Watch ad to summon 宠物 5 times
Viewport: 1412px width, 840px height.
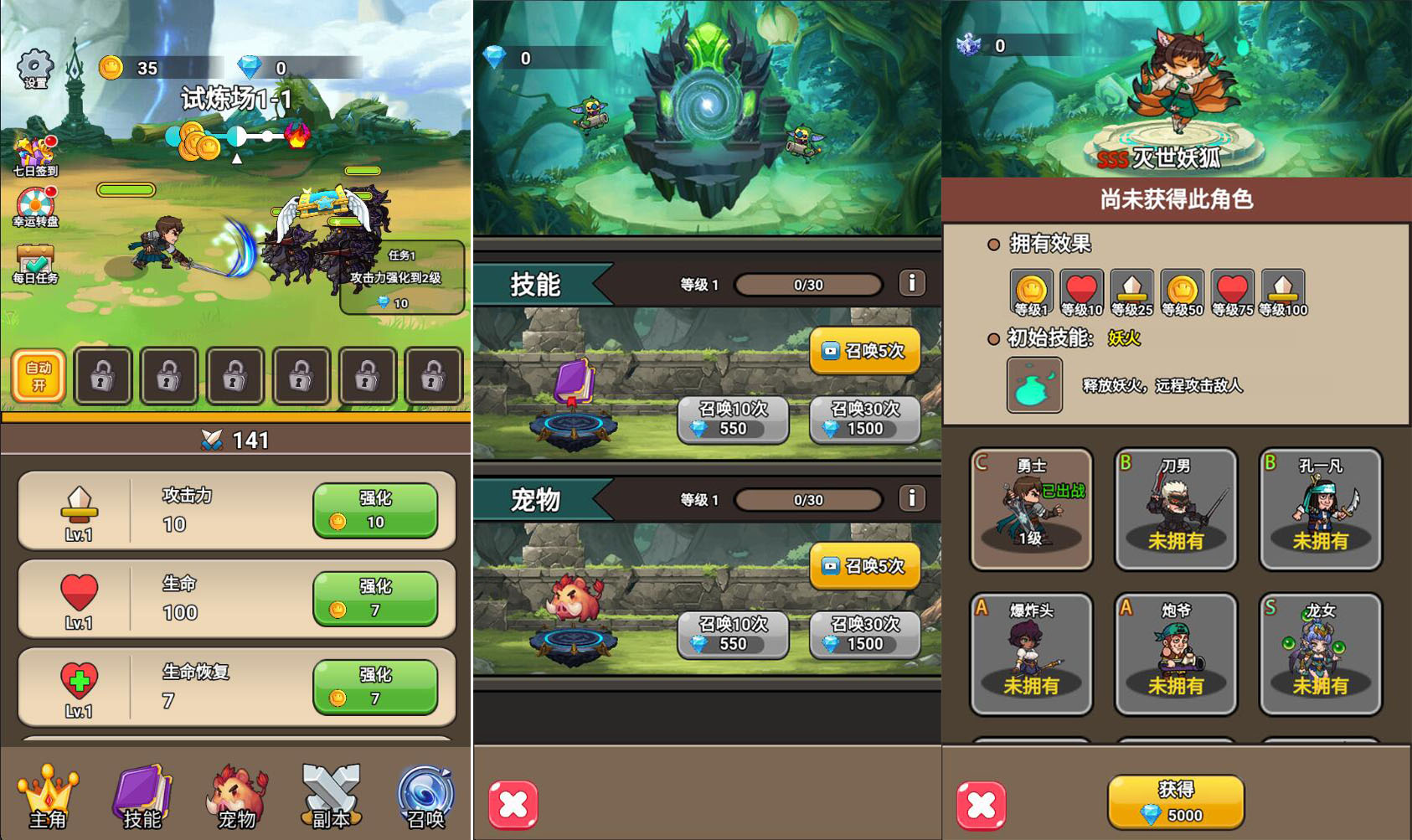point(865,566)
